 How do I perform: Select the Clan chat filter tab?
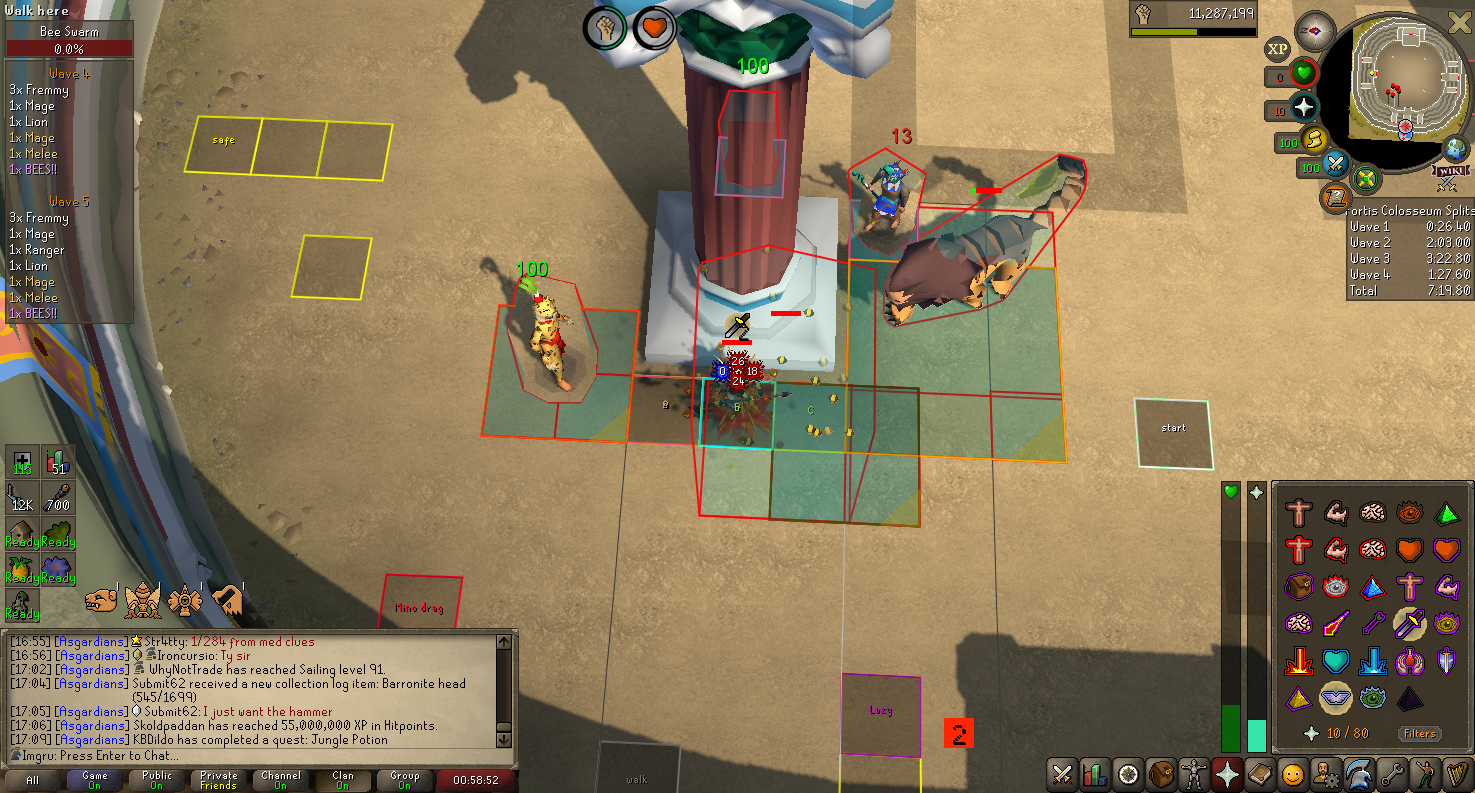(x=343, y=780)
